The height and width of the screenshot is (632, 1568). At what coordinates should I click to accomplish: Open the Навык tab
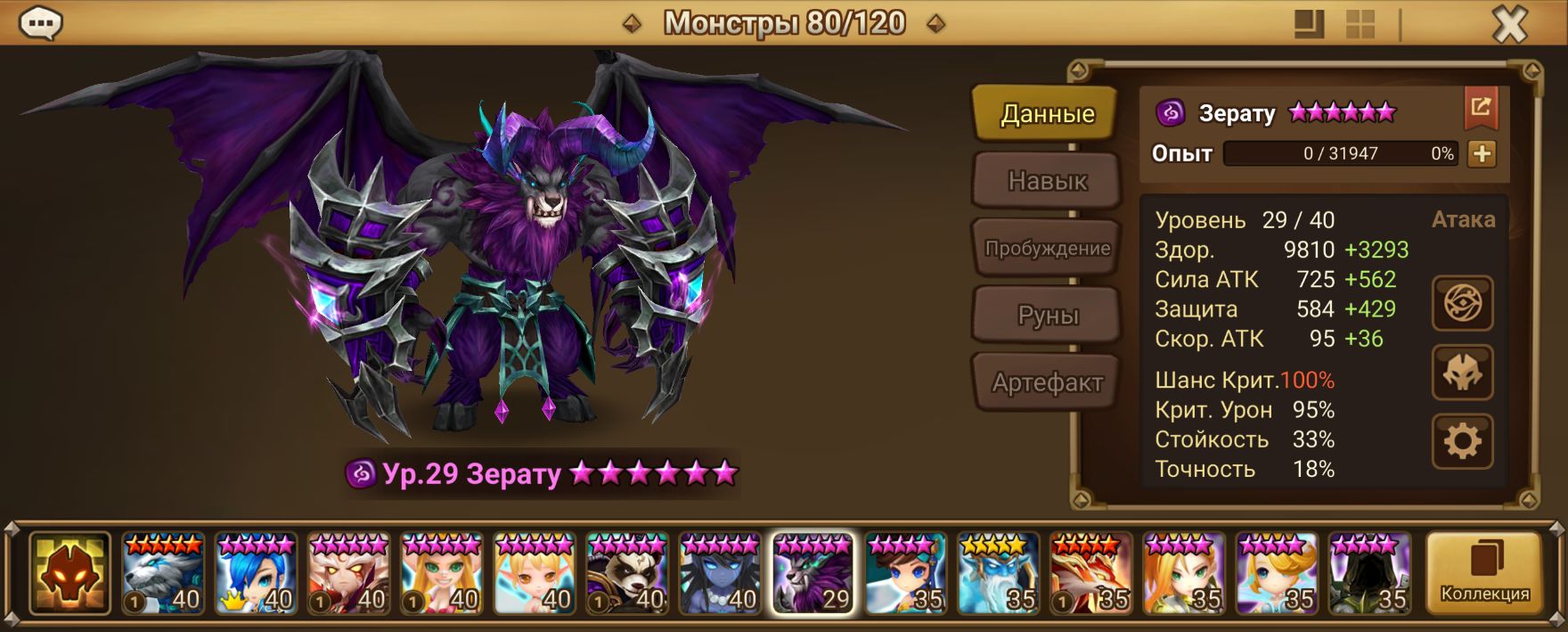click(x=1047, y=181)
